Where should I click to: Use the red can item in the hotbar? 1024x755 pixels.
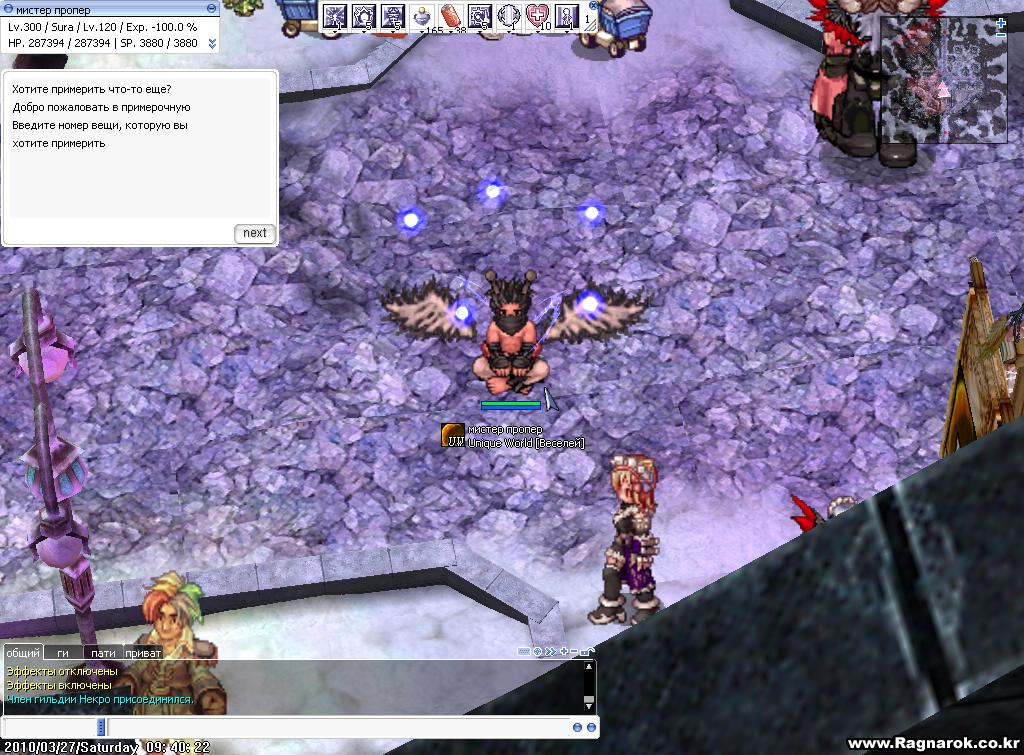click(x=451, y=16)
